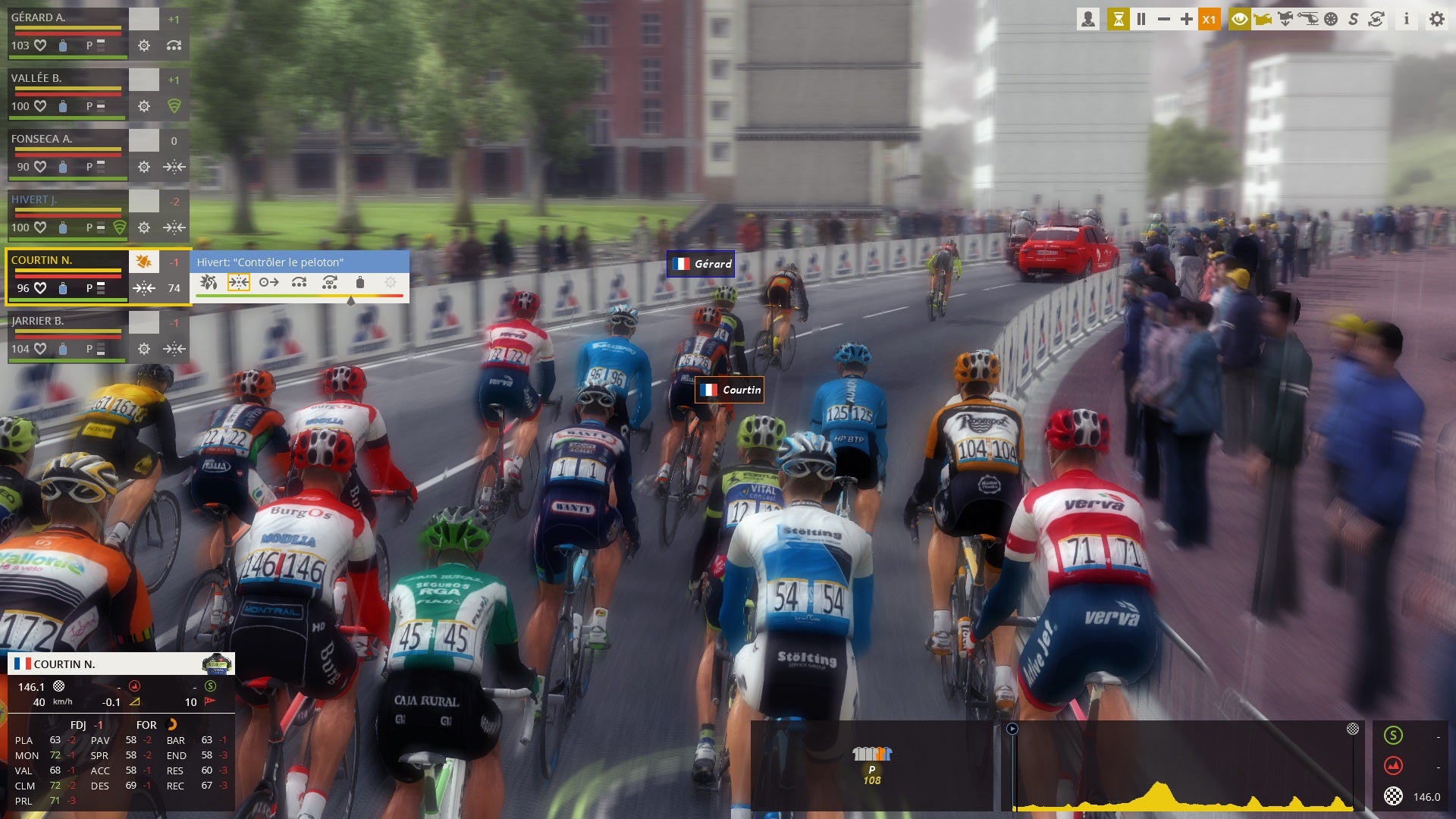The image size is (1456, 819).
Task: Toggle the eye visibility button
Action: click(1240, 19)
